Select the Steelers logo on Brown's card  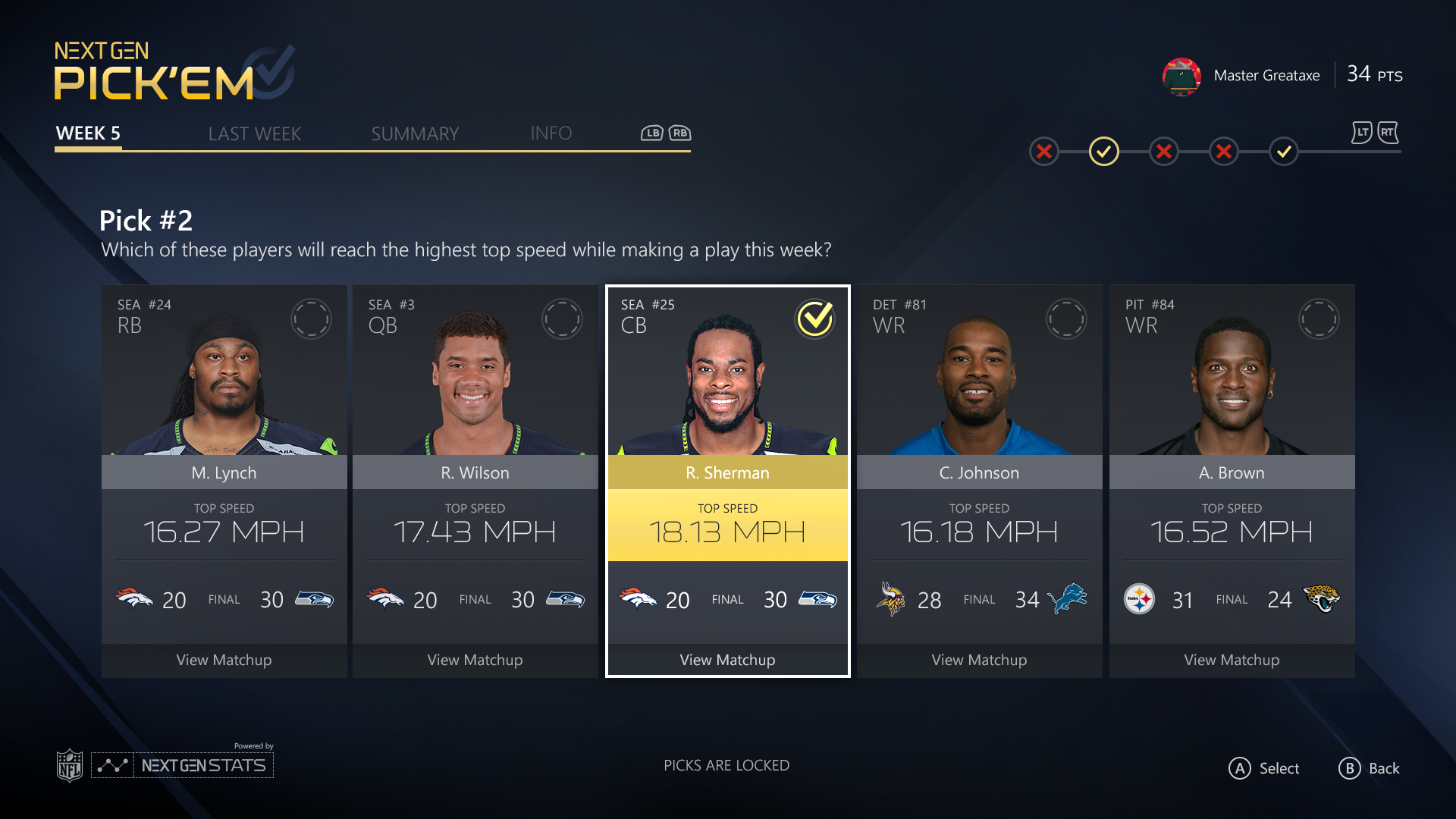point(1139,599)
